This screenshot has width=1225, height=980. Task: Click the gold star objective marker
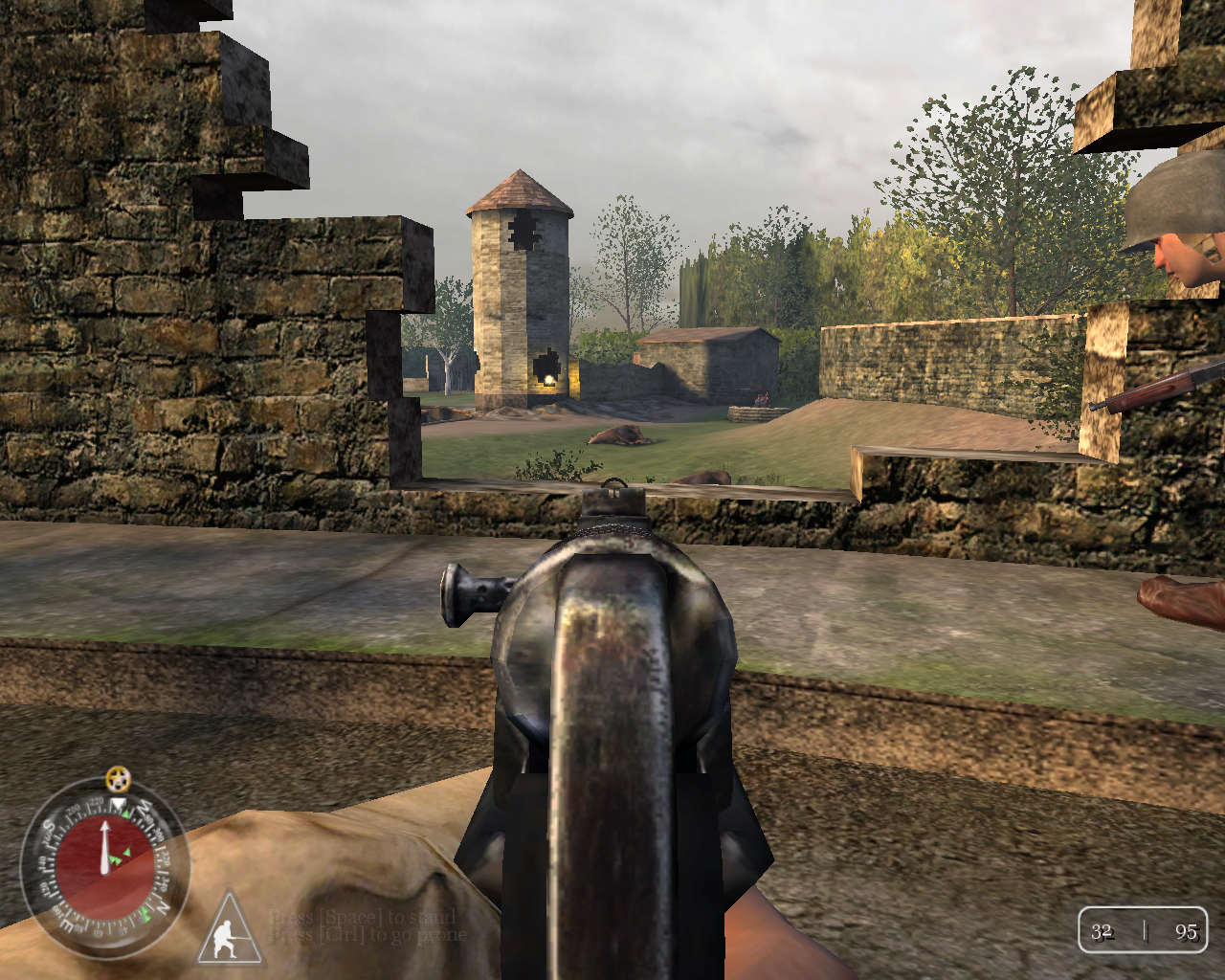click(117, 775)
